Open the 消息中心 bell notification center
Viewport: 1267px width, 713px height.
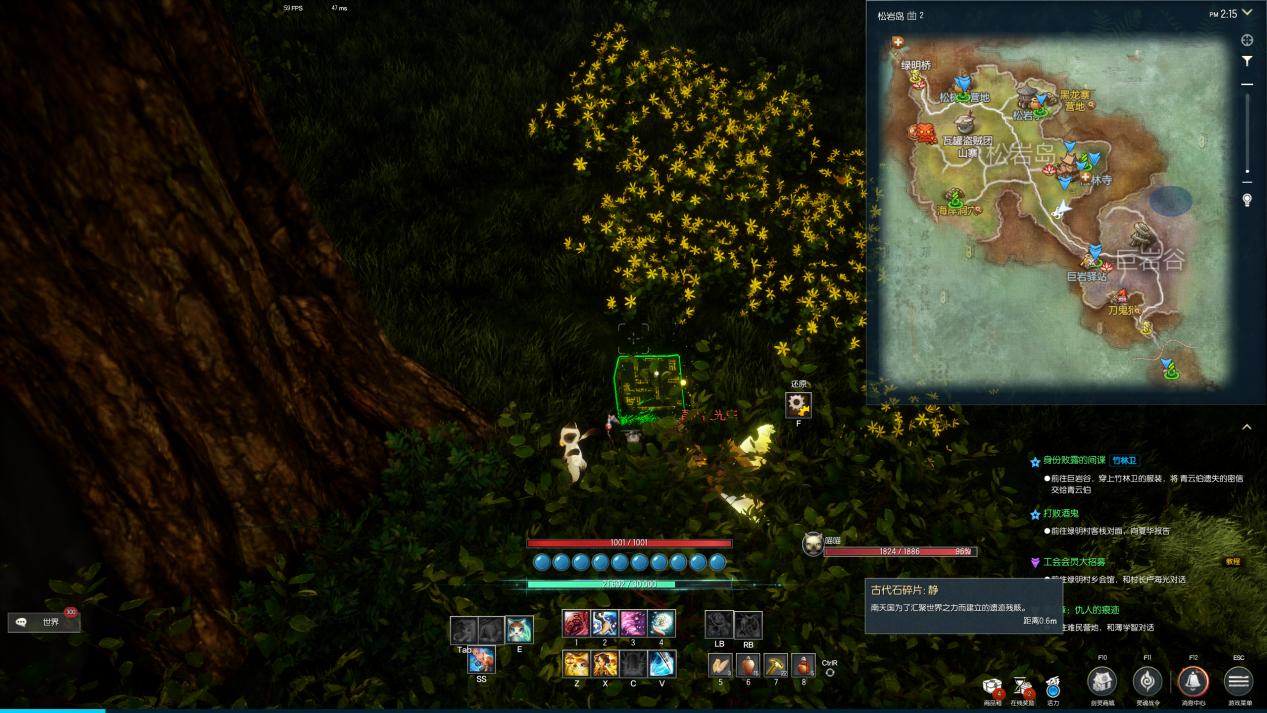(x=1192, y=681)
